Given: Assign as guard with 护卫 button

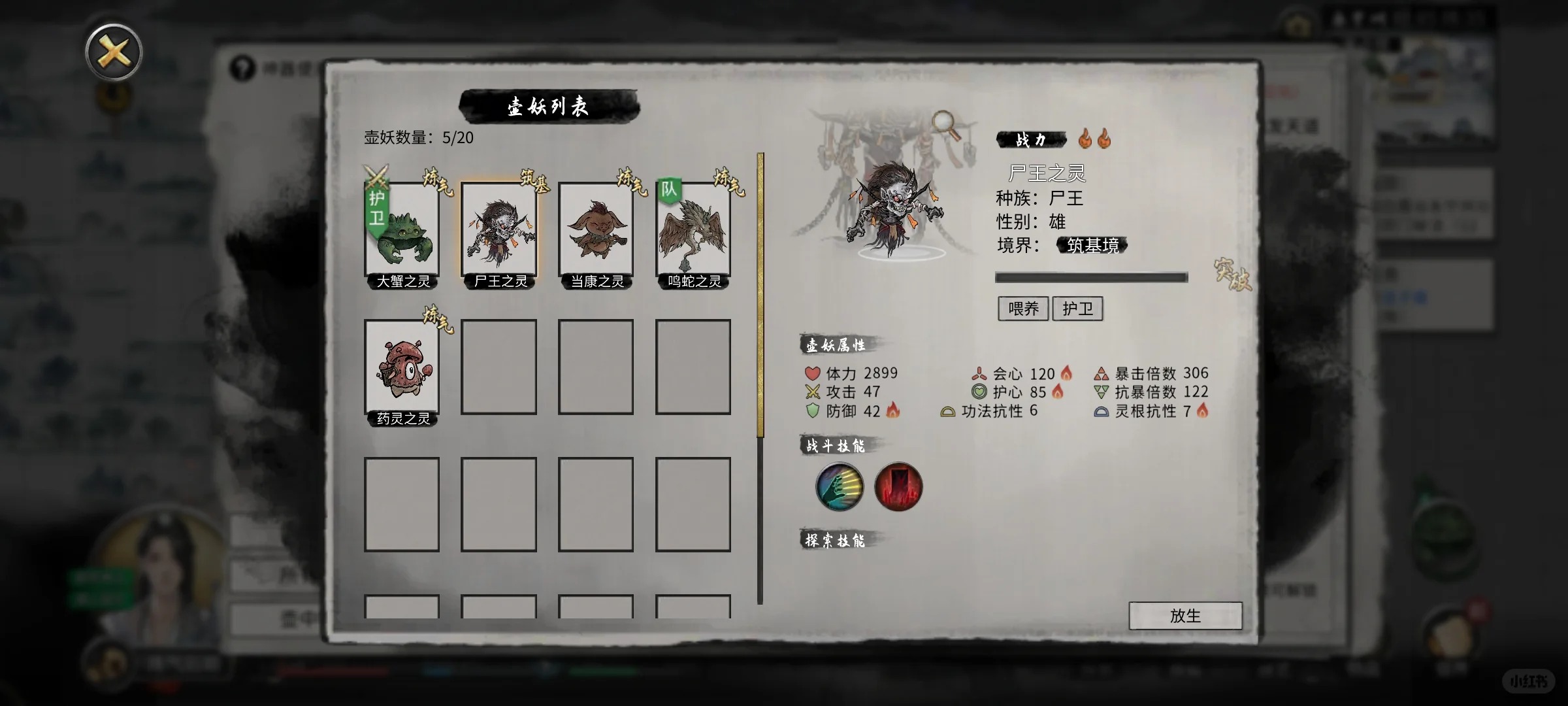Looking at the screenshot, I should [x=1077, y=309].
